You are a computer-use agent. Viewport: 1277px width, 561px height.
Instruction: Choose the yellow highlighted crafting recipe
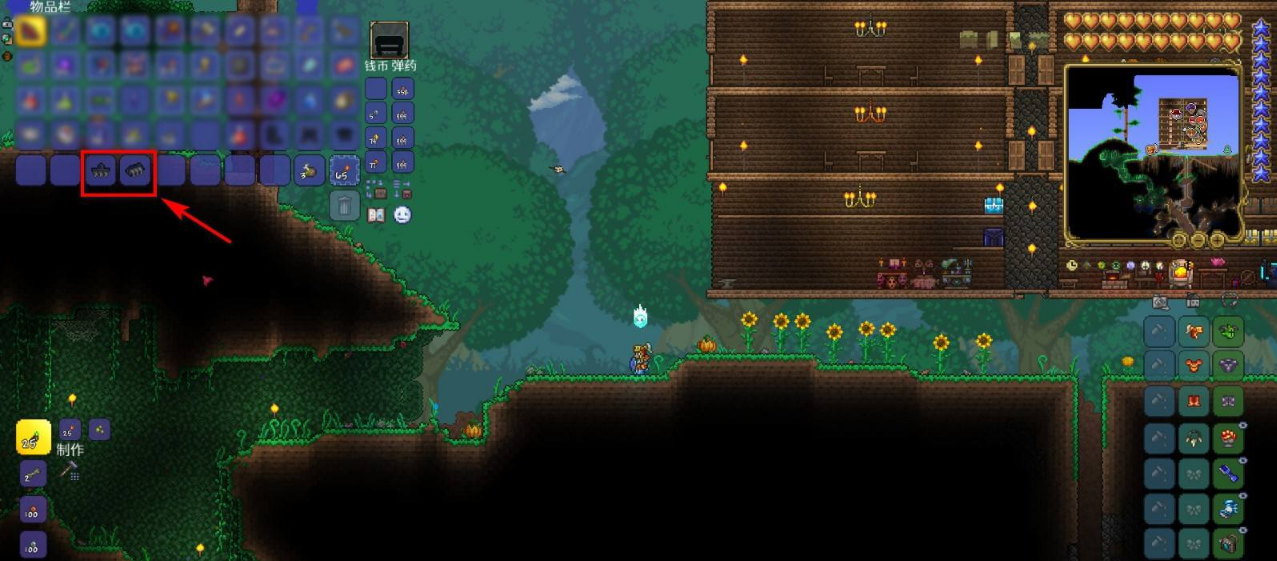pyautogui.click(x=33, y=437)
